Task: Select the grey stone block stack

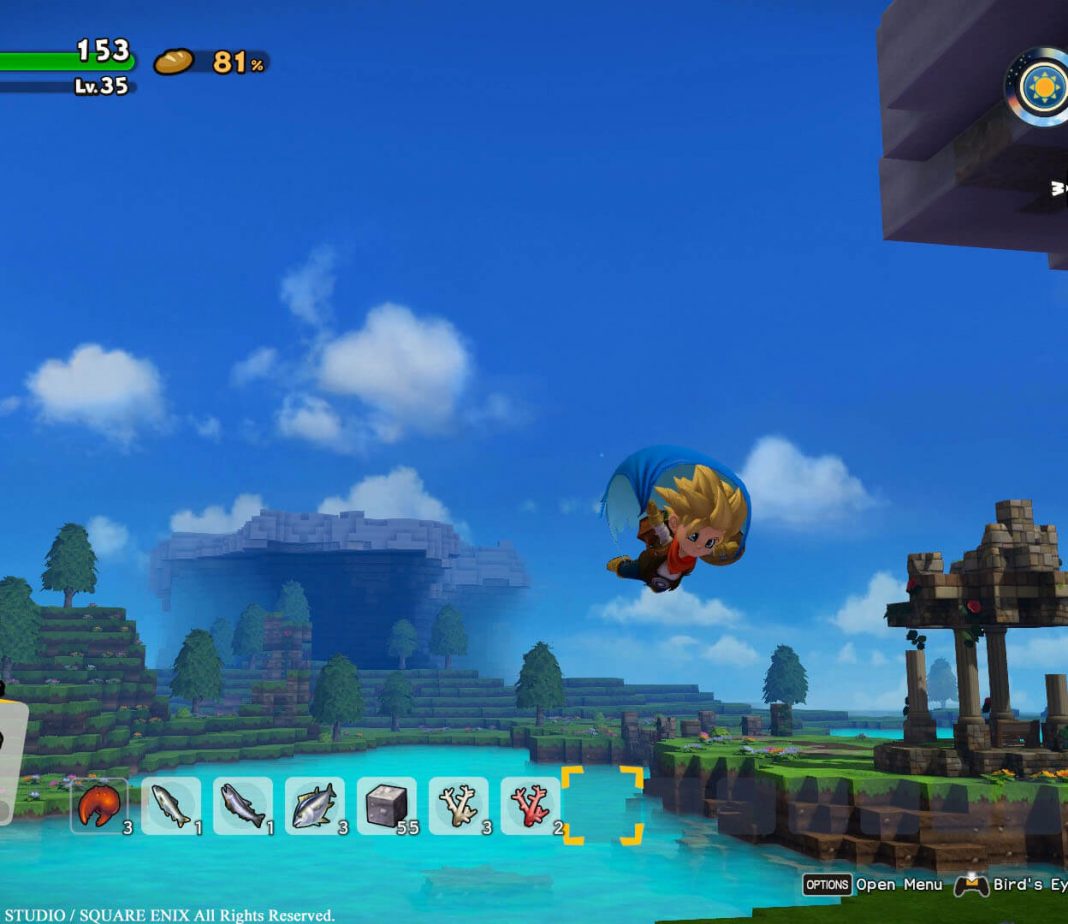Action: (x=387, y=805)
